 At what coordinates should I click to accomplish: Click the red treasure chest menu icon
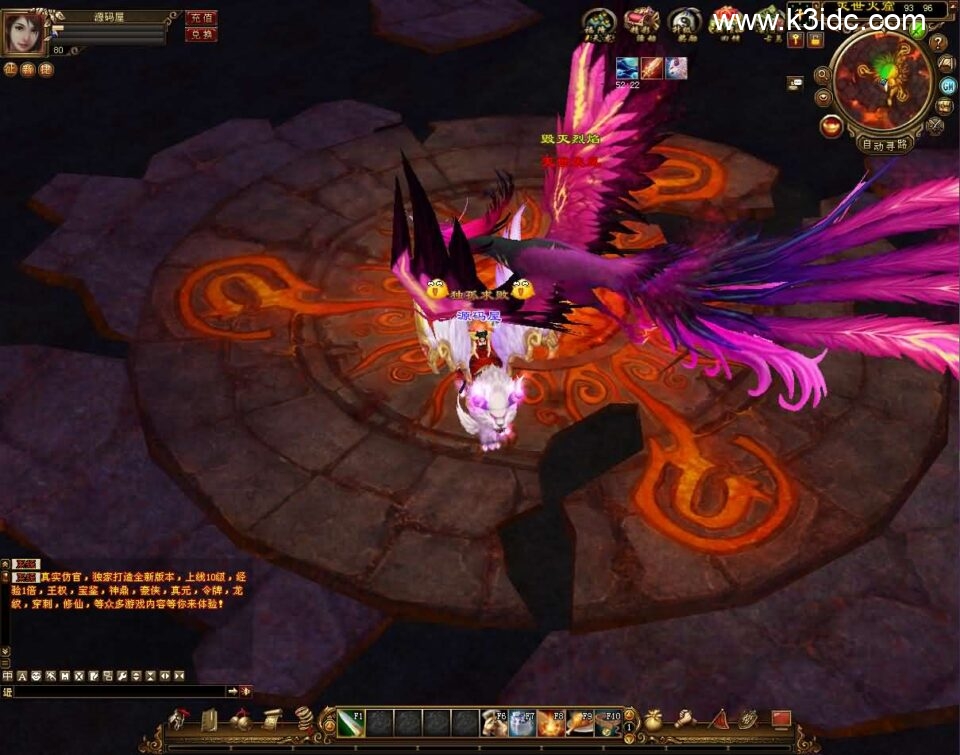point(641,21)
